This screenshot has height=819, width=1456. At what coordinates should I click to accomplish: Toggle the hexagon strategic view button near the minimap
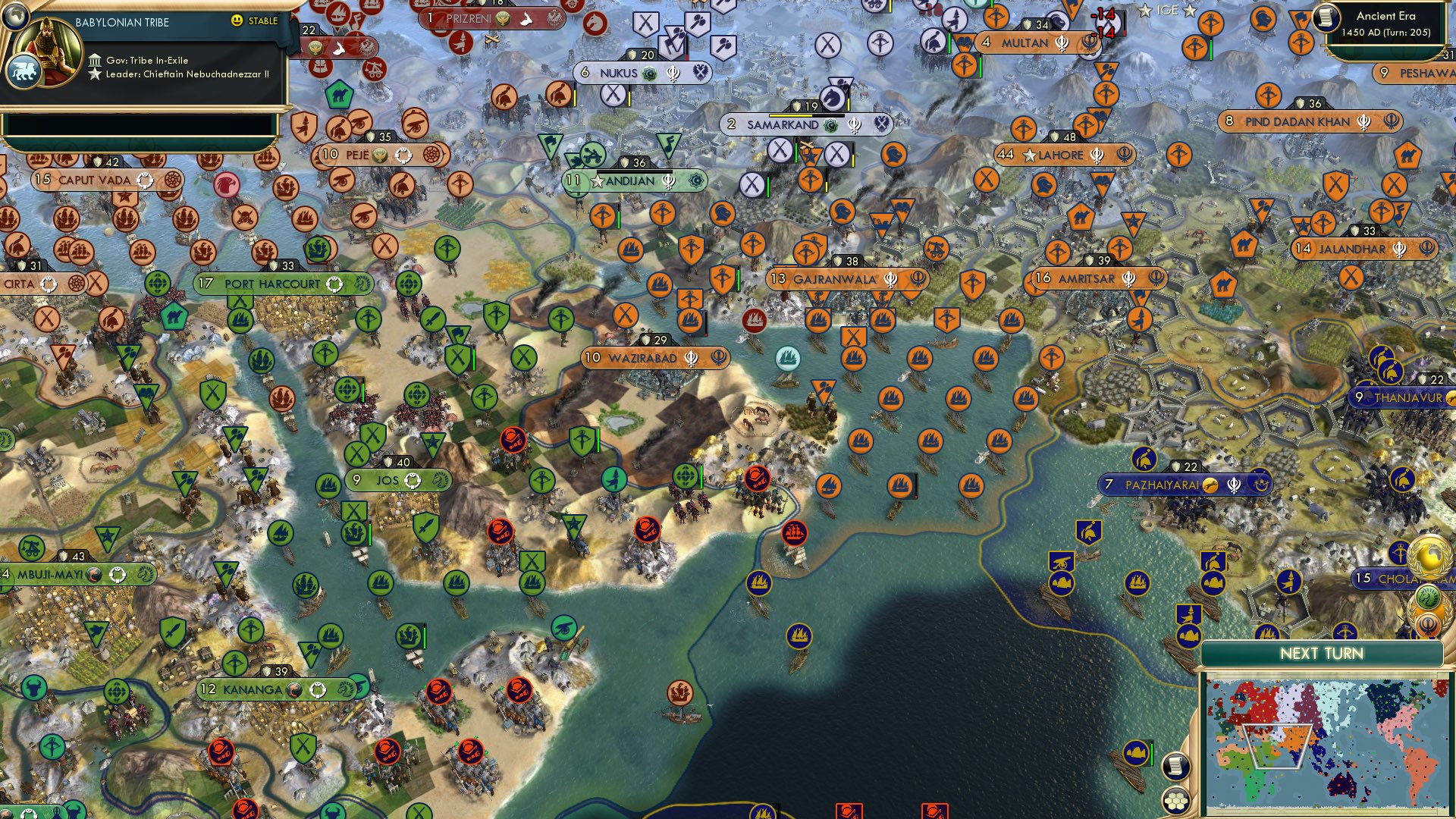(x=1176, y=800)
